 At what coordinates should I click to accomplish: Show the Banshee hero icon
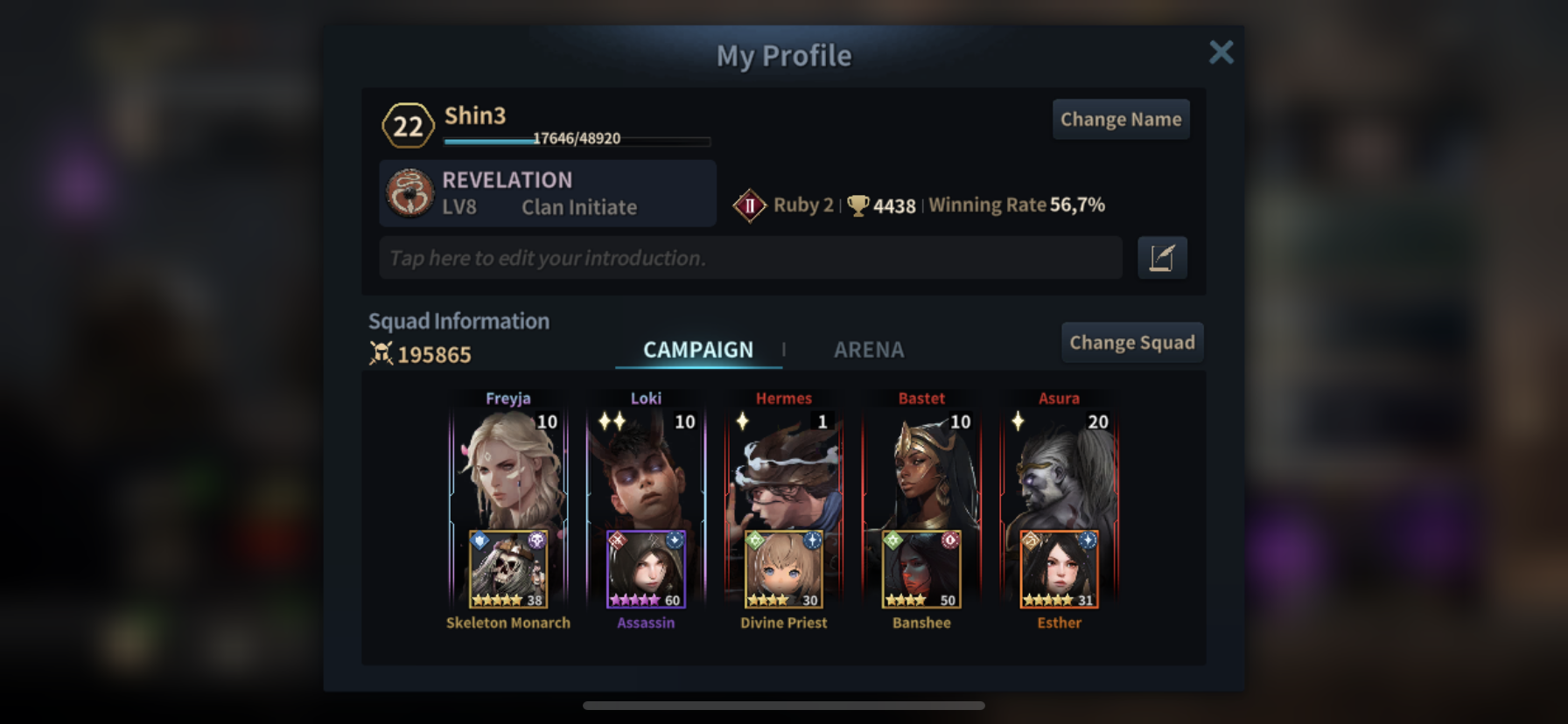921,569
